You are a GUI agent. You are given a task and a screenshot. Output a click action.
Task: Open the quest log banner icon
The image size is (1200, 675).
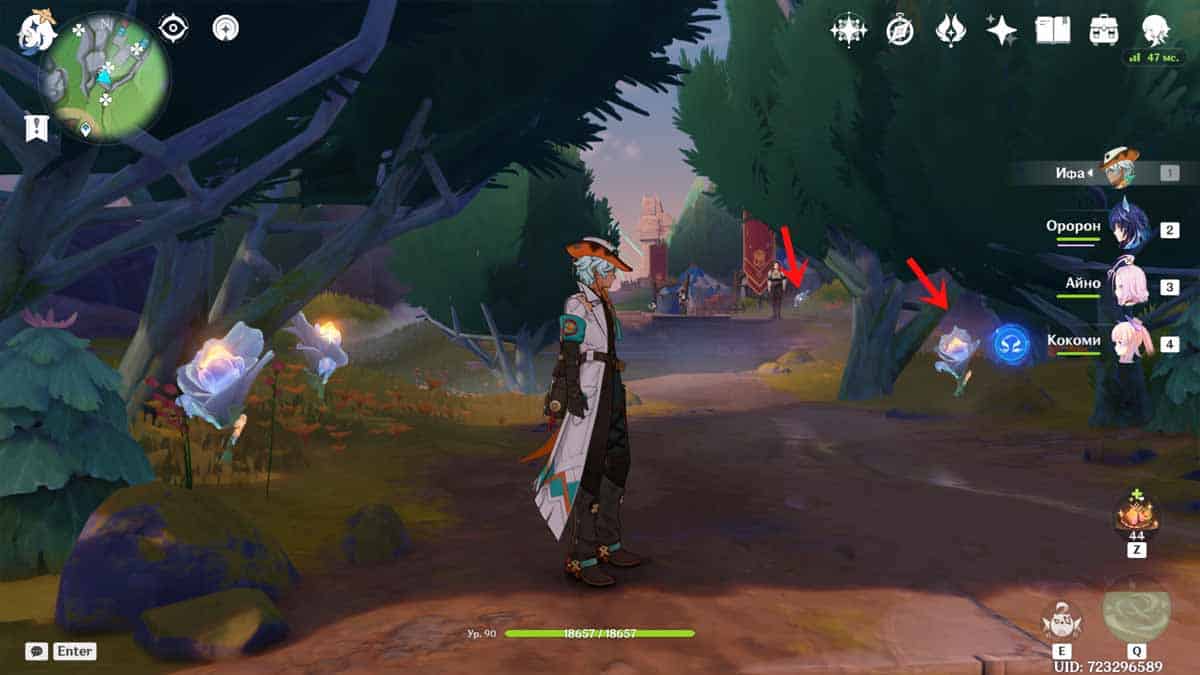tap(37, 127)
